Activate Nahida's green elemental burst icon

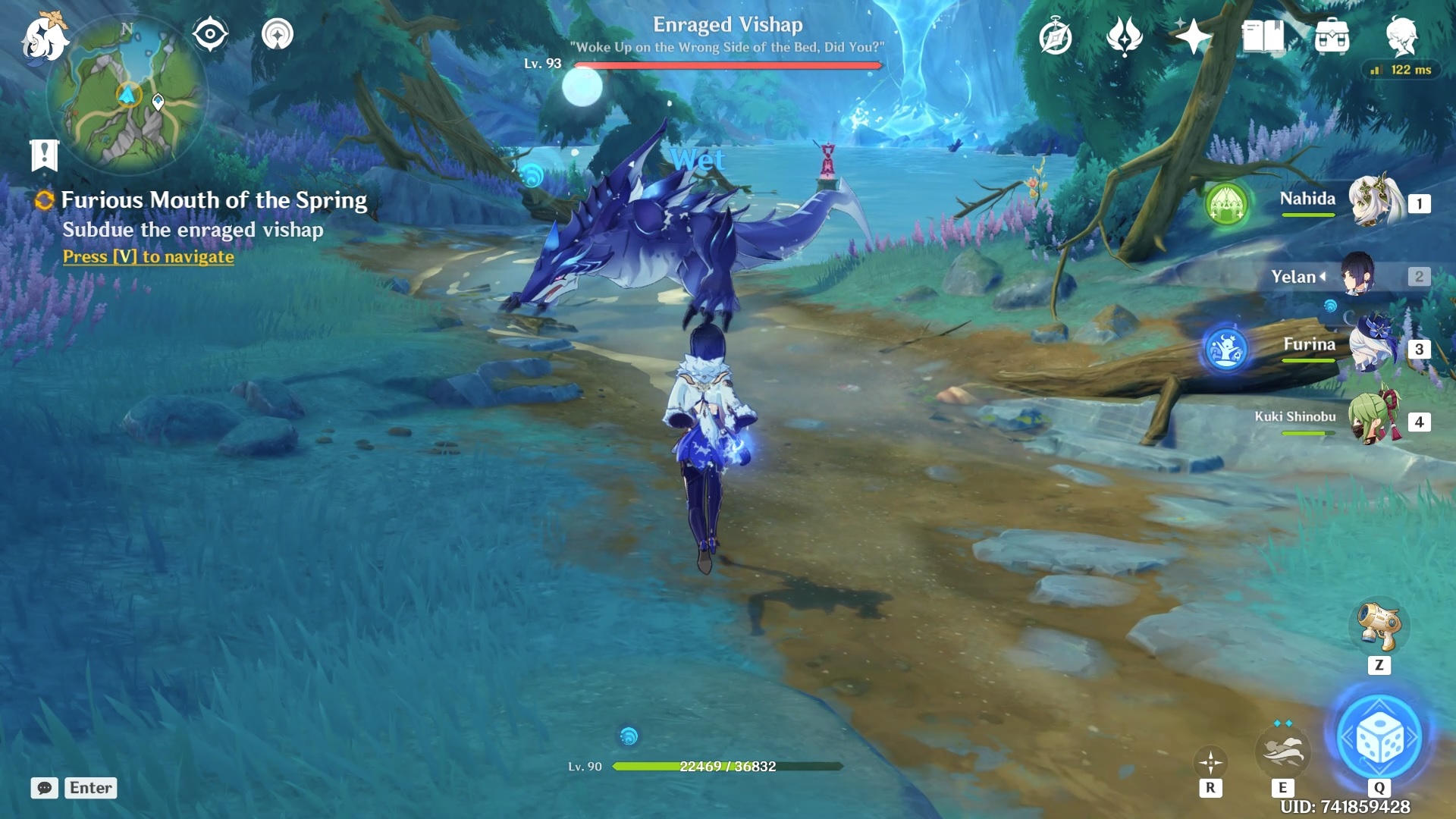1227,204
